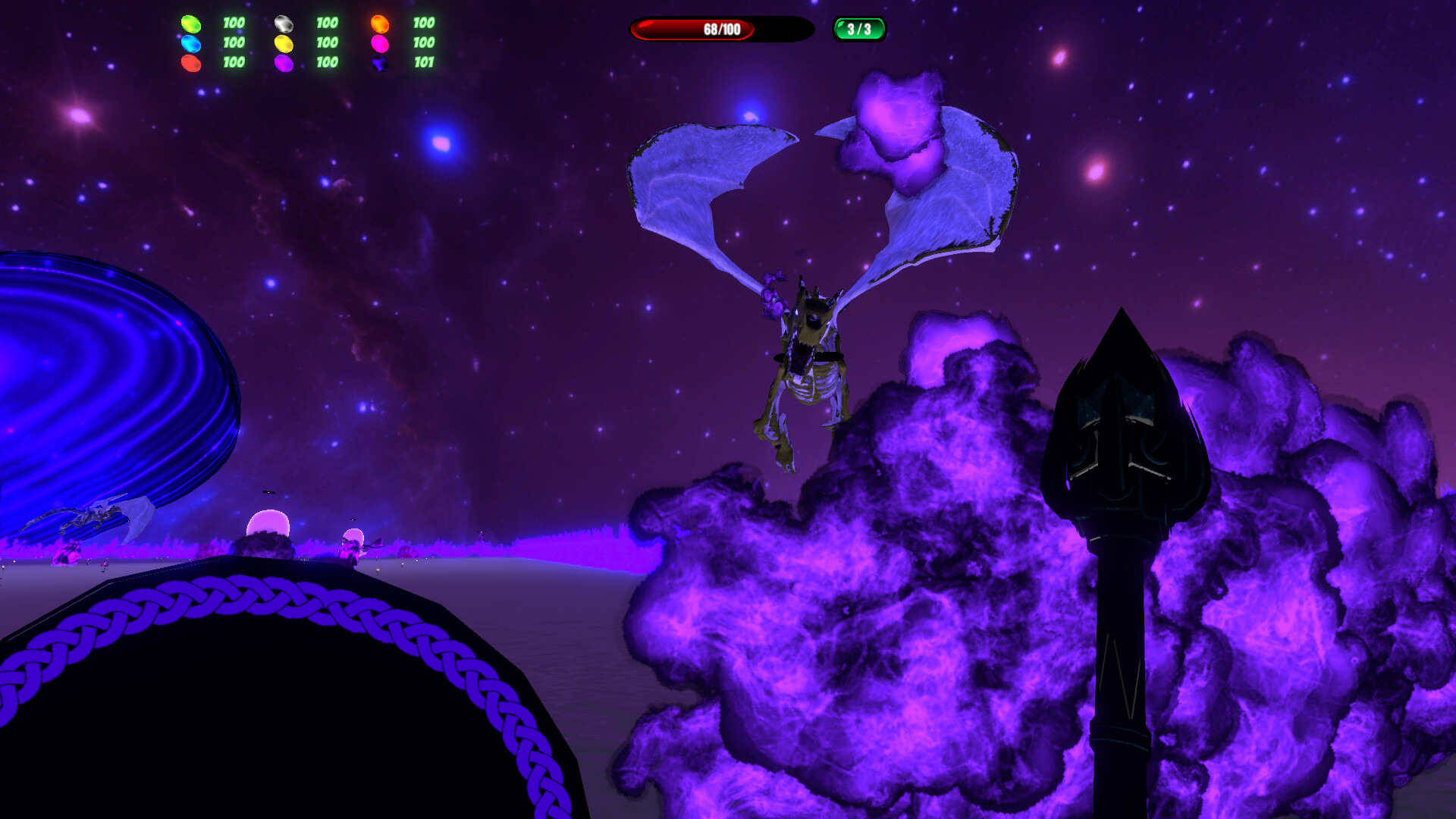The width and height of the screenshot is (1456, 819).
Task: Select the pink egg ammo icon
Action: (379, 43)
